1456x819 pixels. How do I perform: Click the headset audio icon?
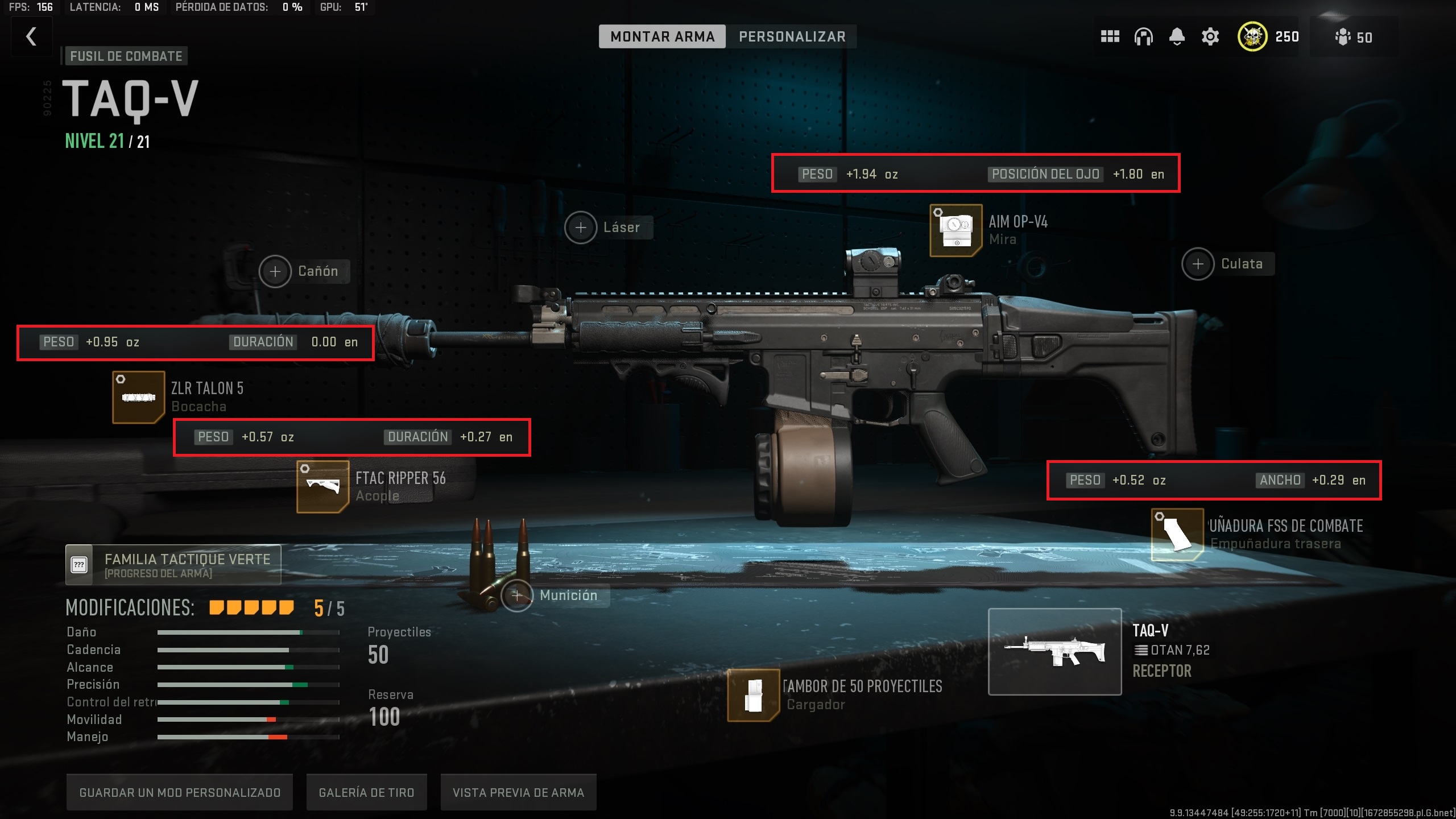pos(1142,36)
